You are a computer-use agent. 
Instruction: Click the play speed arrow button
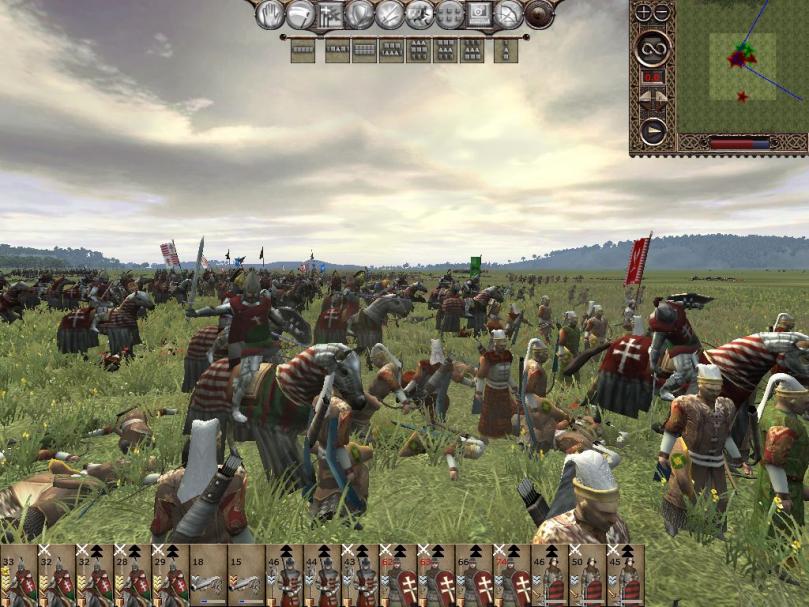tap(653, 131)
